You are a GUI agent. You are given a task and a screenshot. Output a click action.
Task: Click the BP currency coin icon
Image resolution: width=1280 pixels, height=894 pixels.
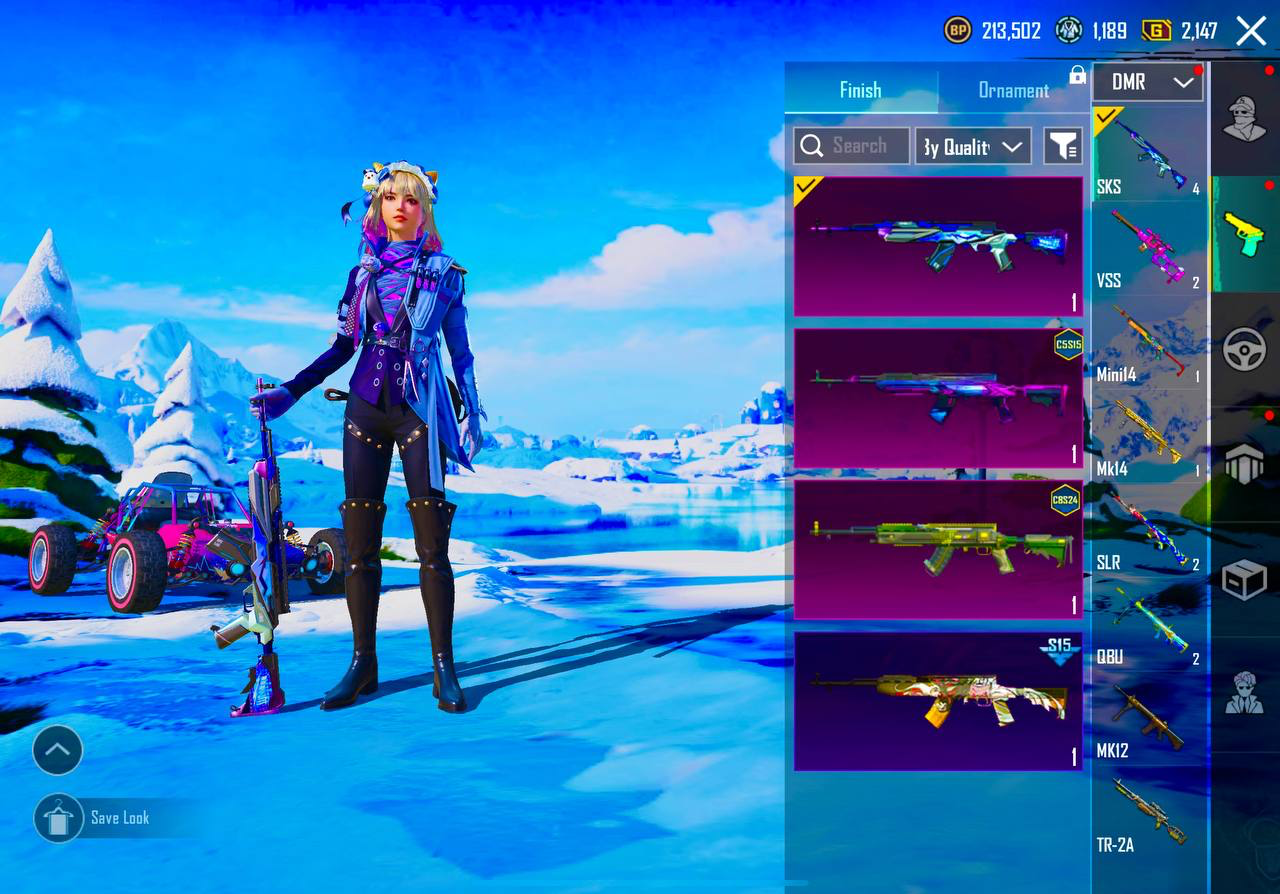pyautogui.click(x=958, y=31)
